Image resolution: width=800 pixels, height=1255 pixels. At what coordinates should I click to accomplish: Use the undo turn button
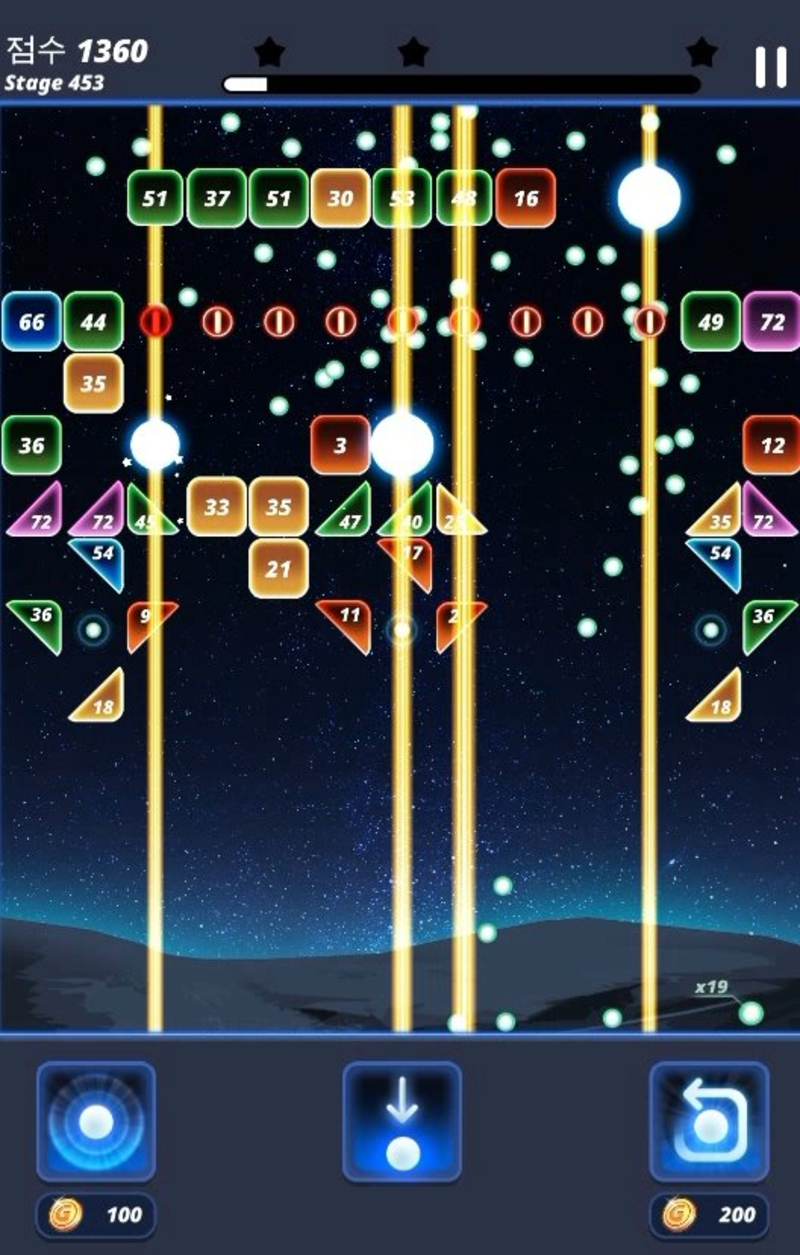click(709, 1121)
